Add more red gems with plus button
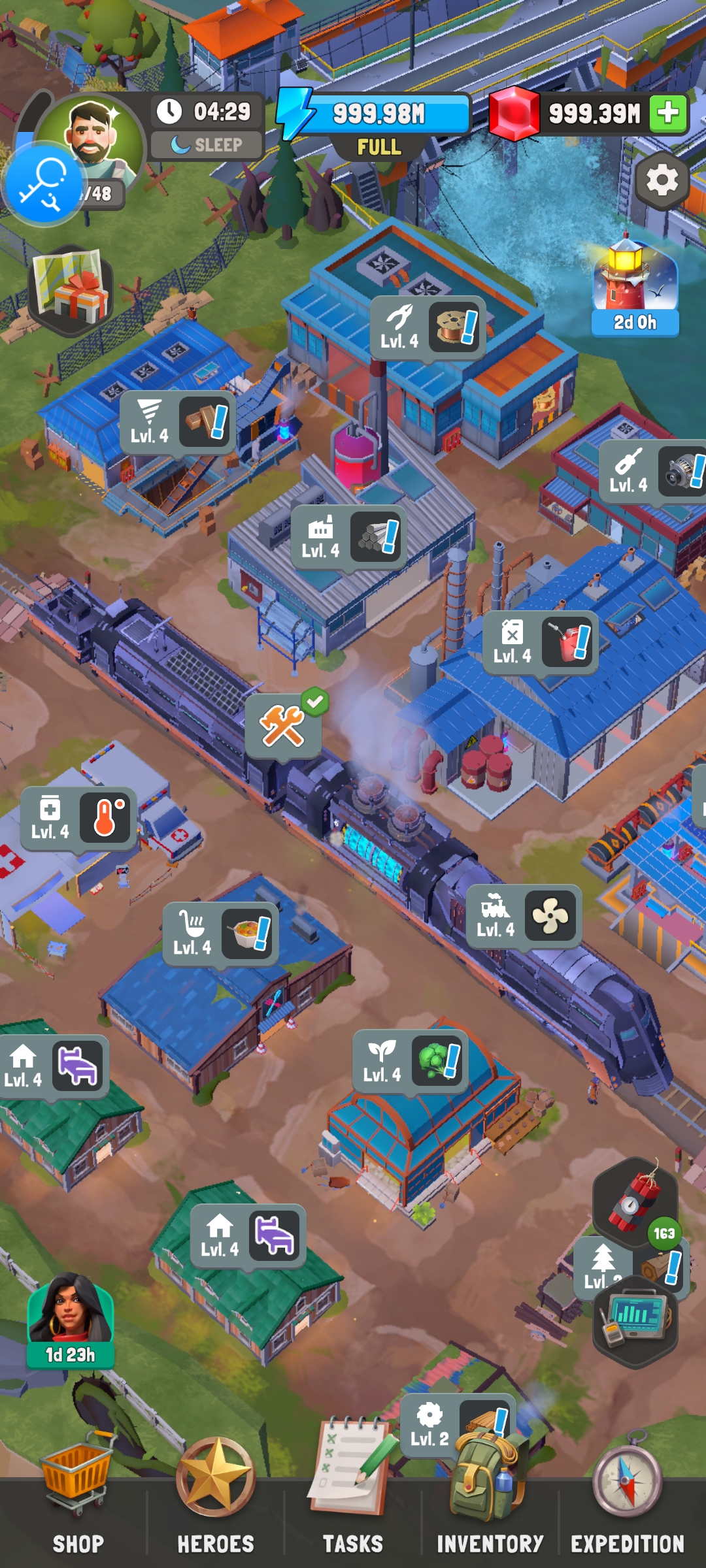This screenshot has width=706, height=1568. click(x=668, y=113)
